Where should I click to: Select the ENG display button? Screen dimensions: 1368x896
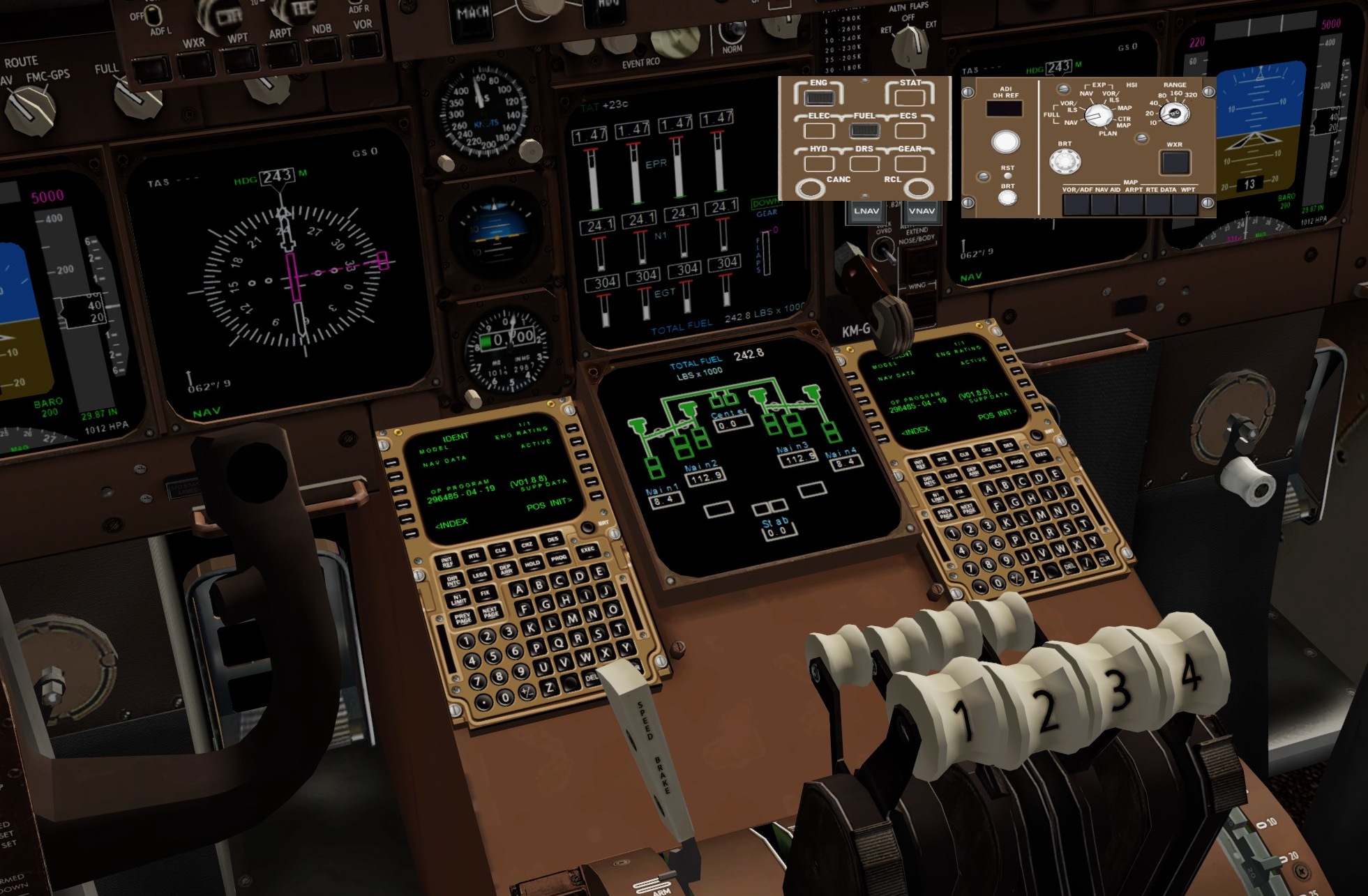[818, 97]
